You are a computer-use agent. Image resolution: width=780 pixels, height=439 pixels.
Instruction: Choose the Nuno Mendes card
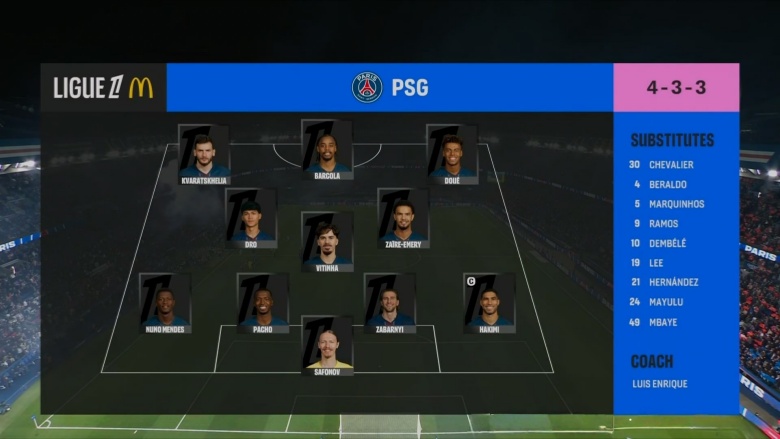165,303
